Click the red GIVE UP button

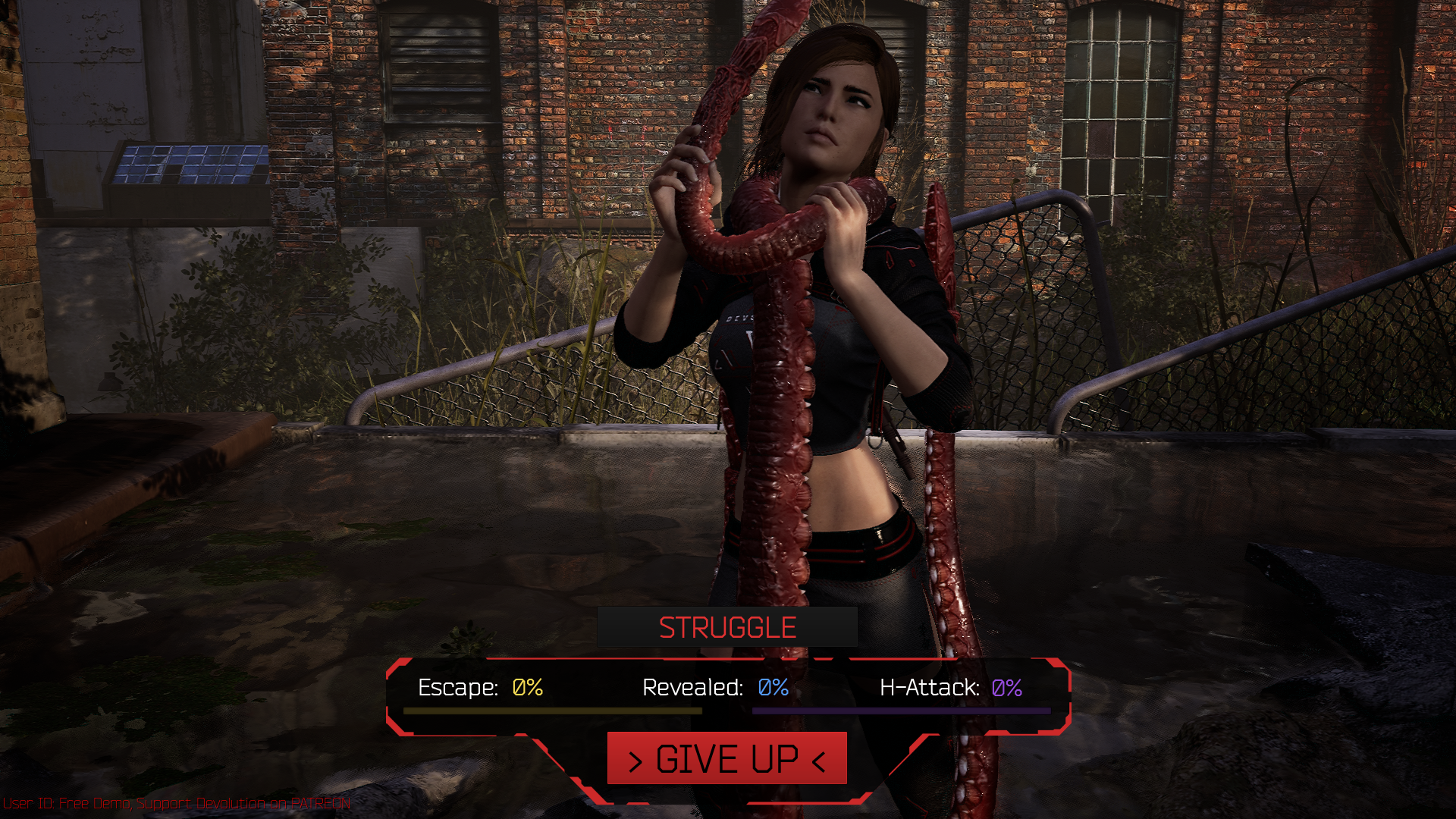[726, 758]
